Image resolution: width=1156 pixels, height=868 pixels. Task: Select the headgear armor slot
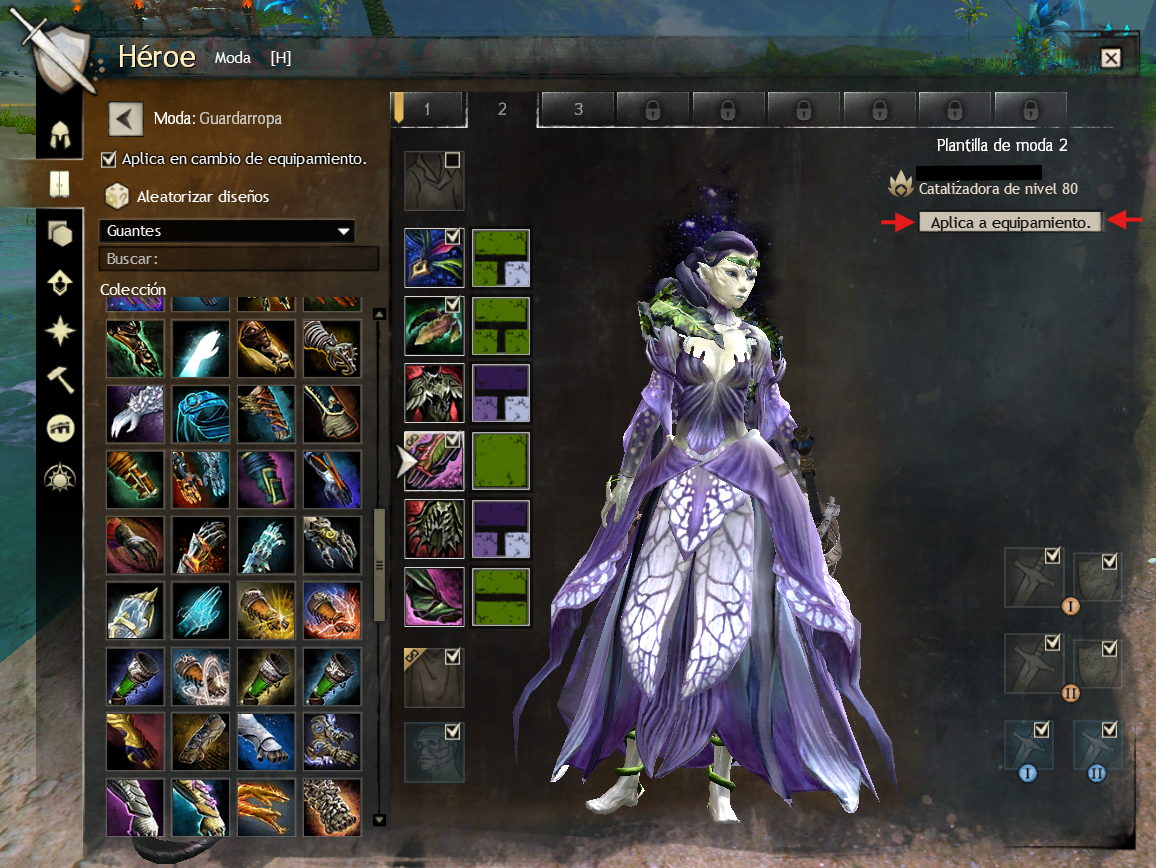pyautogui.click(x=434, y=258)
